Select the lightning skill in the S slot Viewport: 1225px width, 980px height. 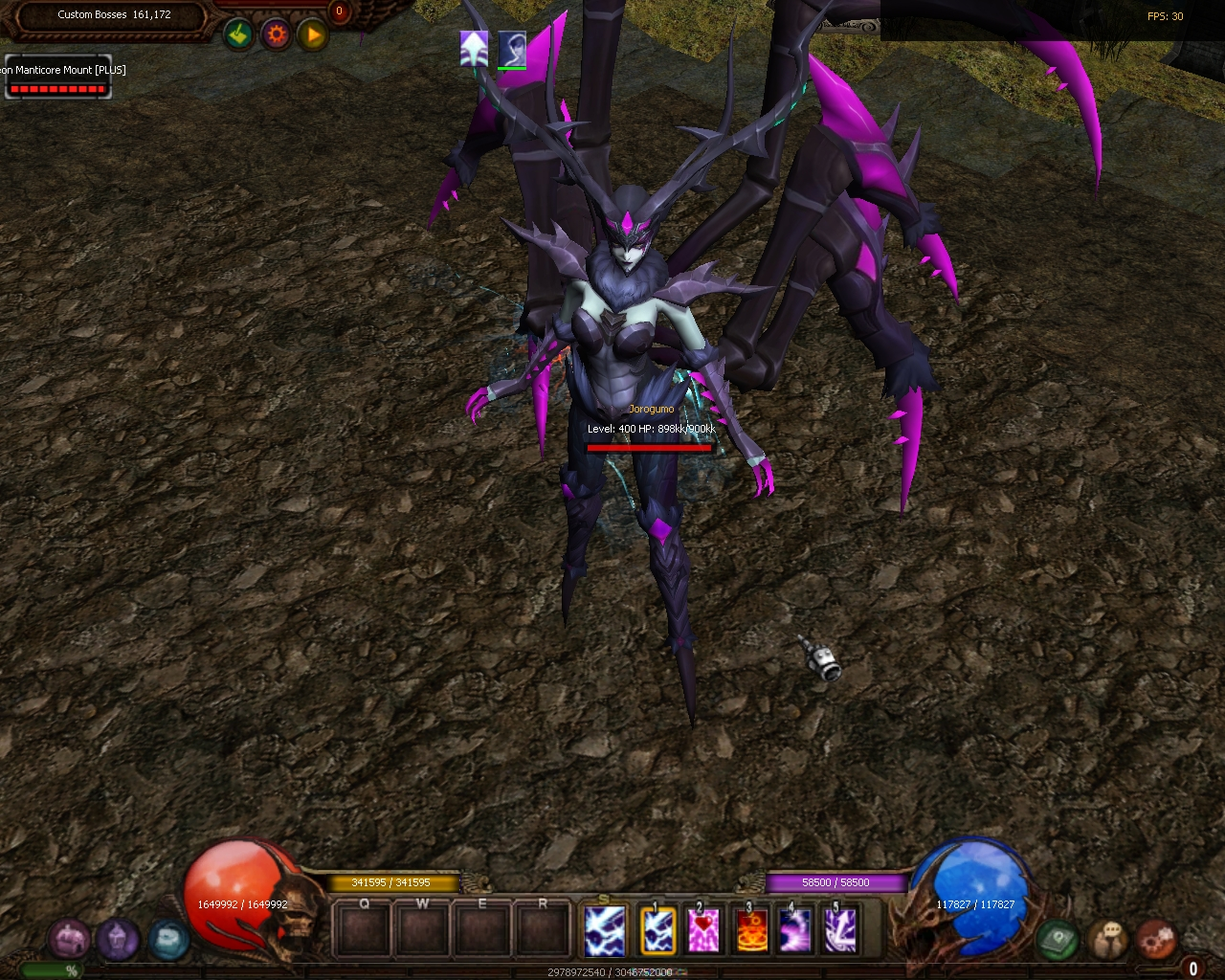pos(605,930)
